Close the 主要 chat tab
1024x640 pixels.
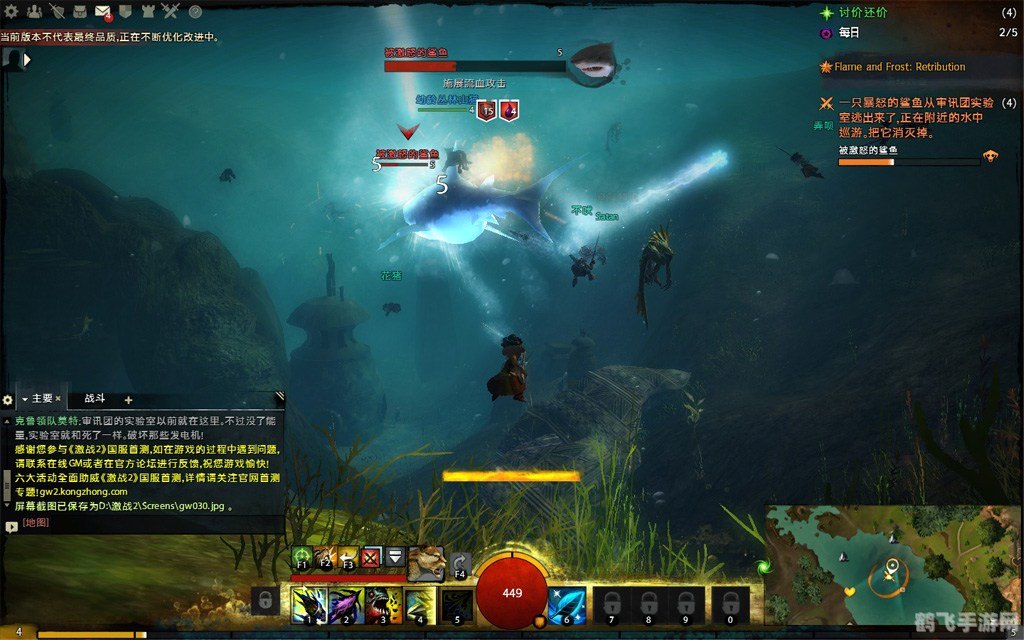(x=59, y=398)
